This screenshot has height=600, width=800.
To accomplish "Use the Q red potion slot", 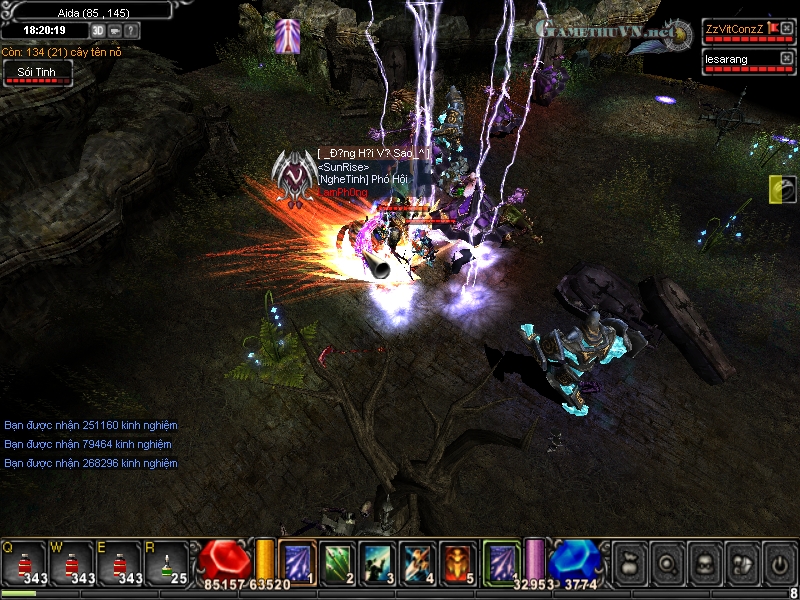I will coord(25,563).
